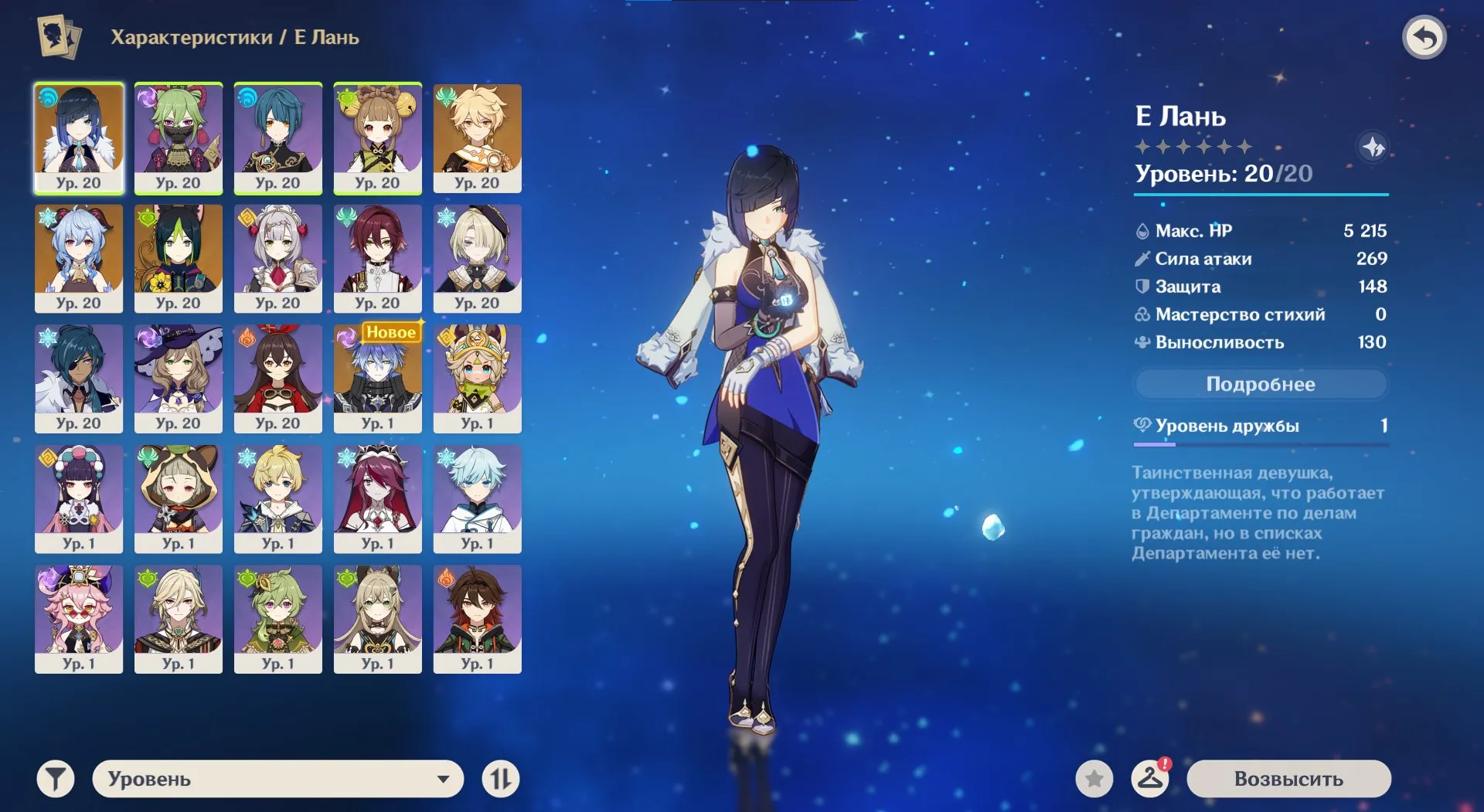
Task: Click the back arrow button
Action: [x=1424, y=37]
